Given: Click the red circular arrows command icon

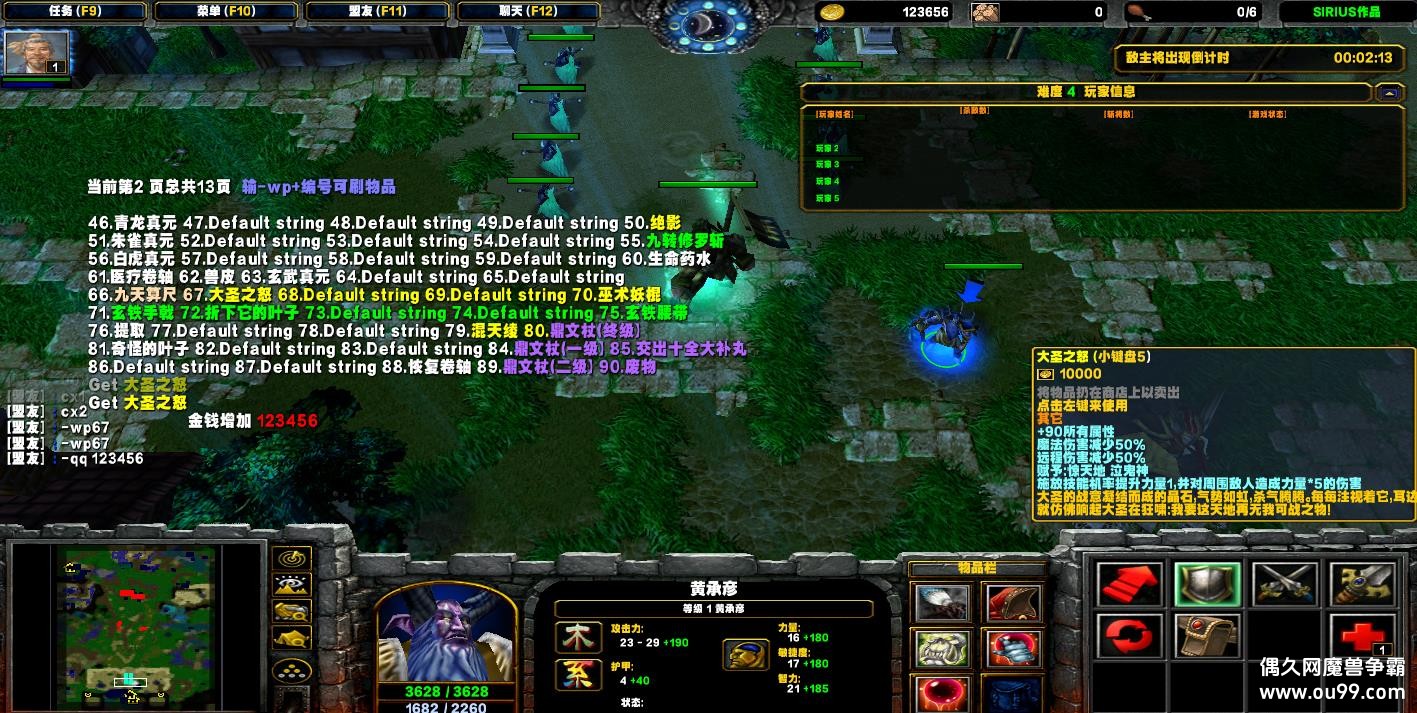Looking at the screenshot, I should [1130, 636].
